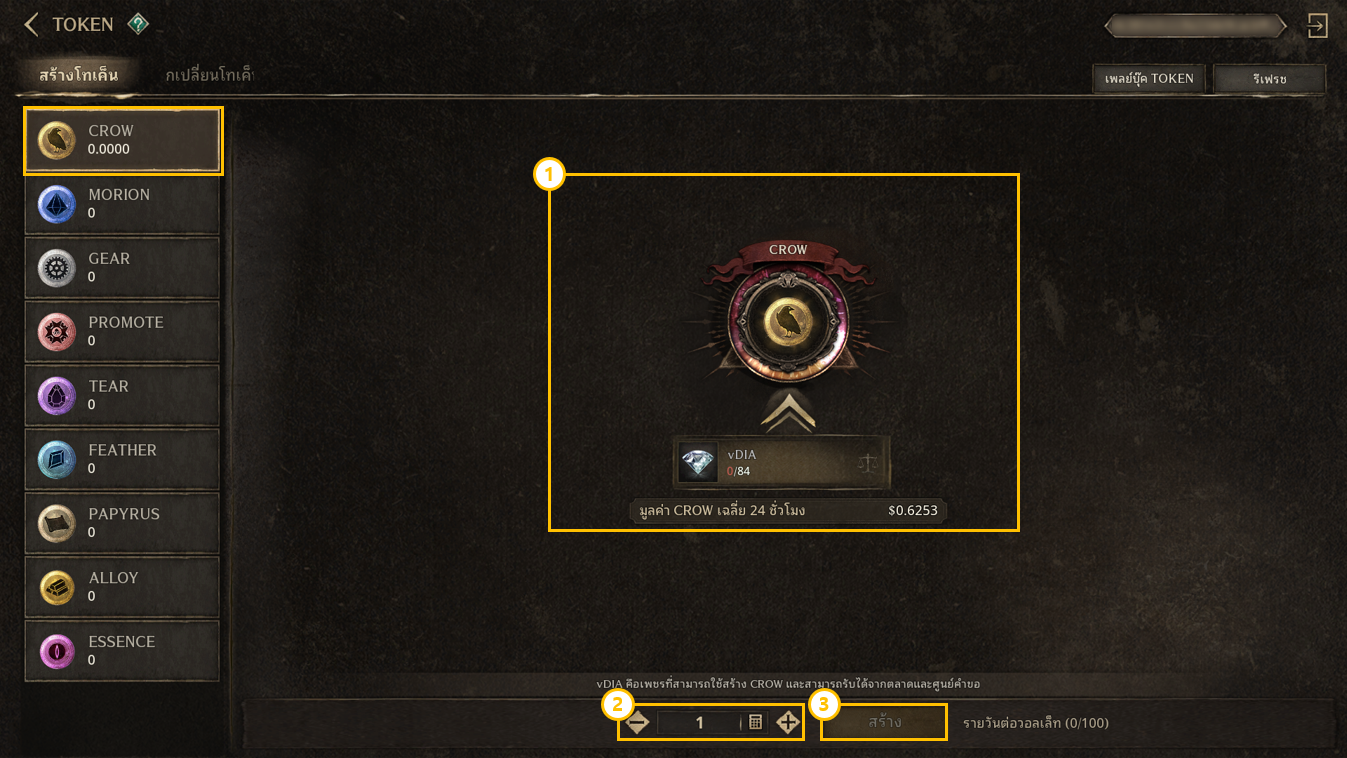1347x758 pixels.
Task: Open the เพลย์บุ๊ค TOKEN guide
Action: click(1150, 78)
